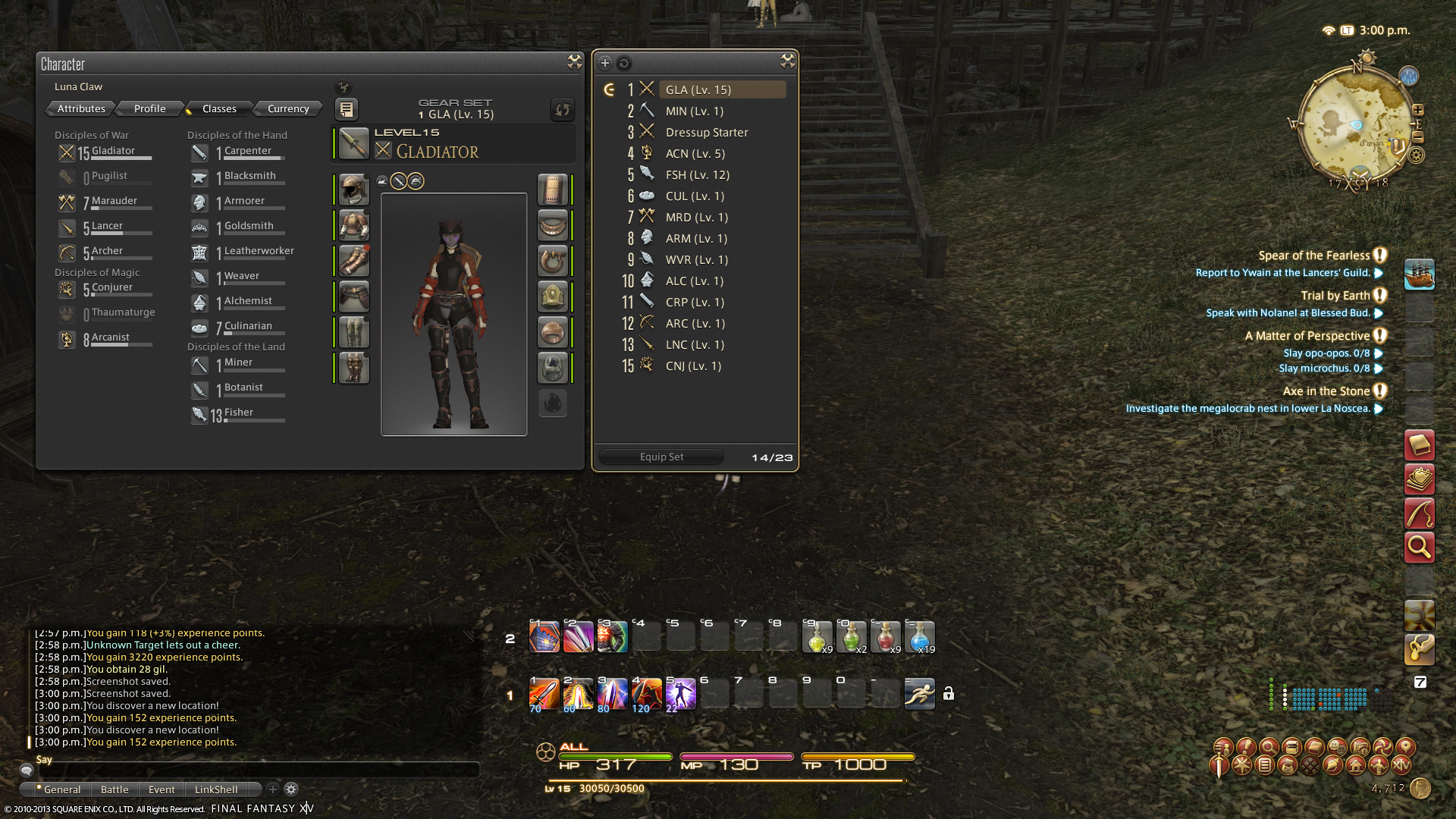Pick the Dressup Starter gear set

(706, 132)
